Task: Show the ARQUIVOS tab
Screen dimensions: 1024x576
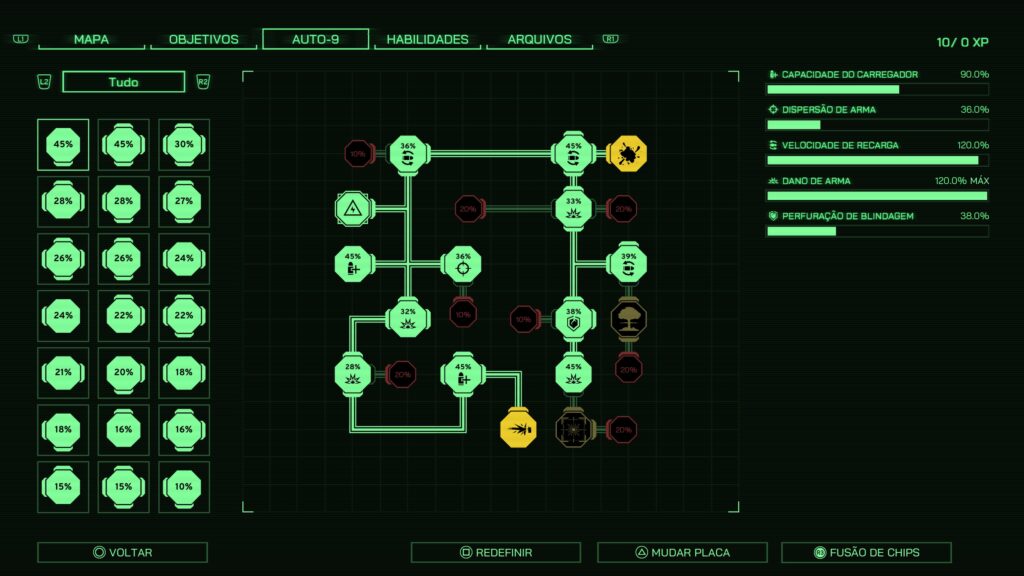Action: (x=539, y=40)
